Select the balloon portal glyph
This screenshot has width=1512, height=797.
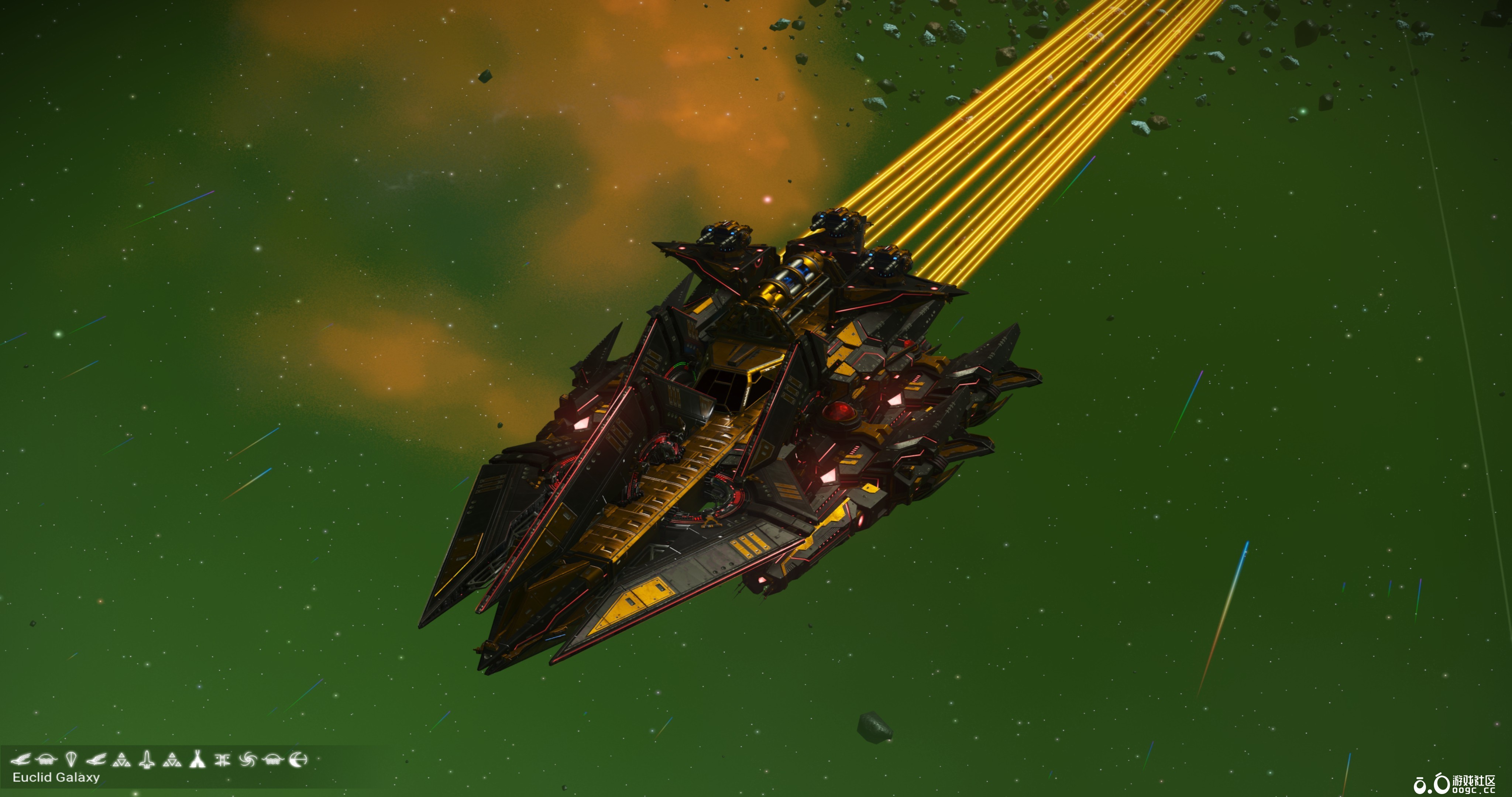pyautogui.click(x=71, y=759)
